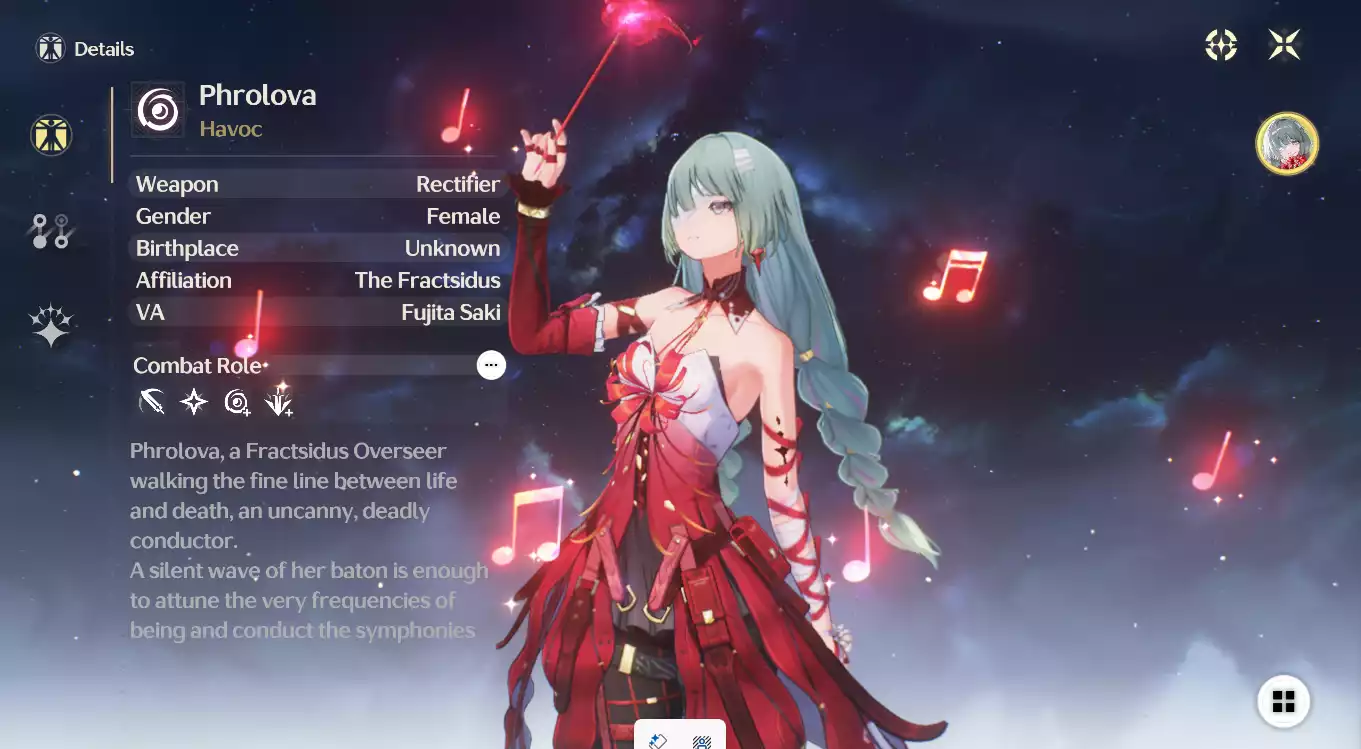
Task: Click the downward-arrows combat role icon
Action: pyautogui.click(x=279, y=402)
